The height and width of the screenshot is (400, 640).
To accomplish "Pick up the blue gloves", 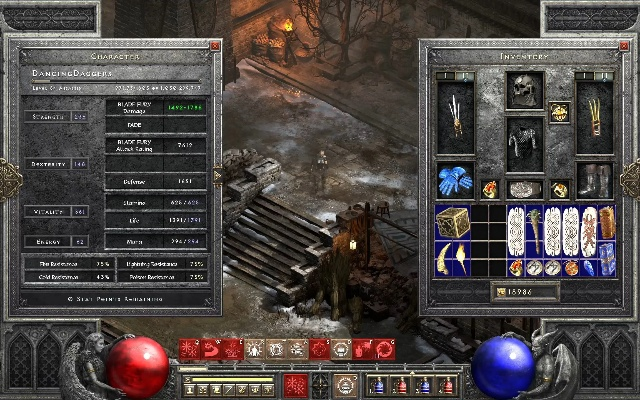I will pos(455,180).
